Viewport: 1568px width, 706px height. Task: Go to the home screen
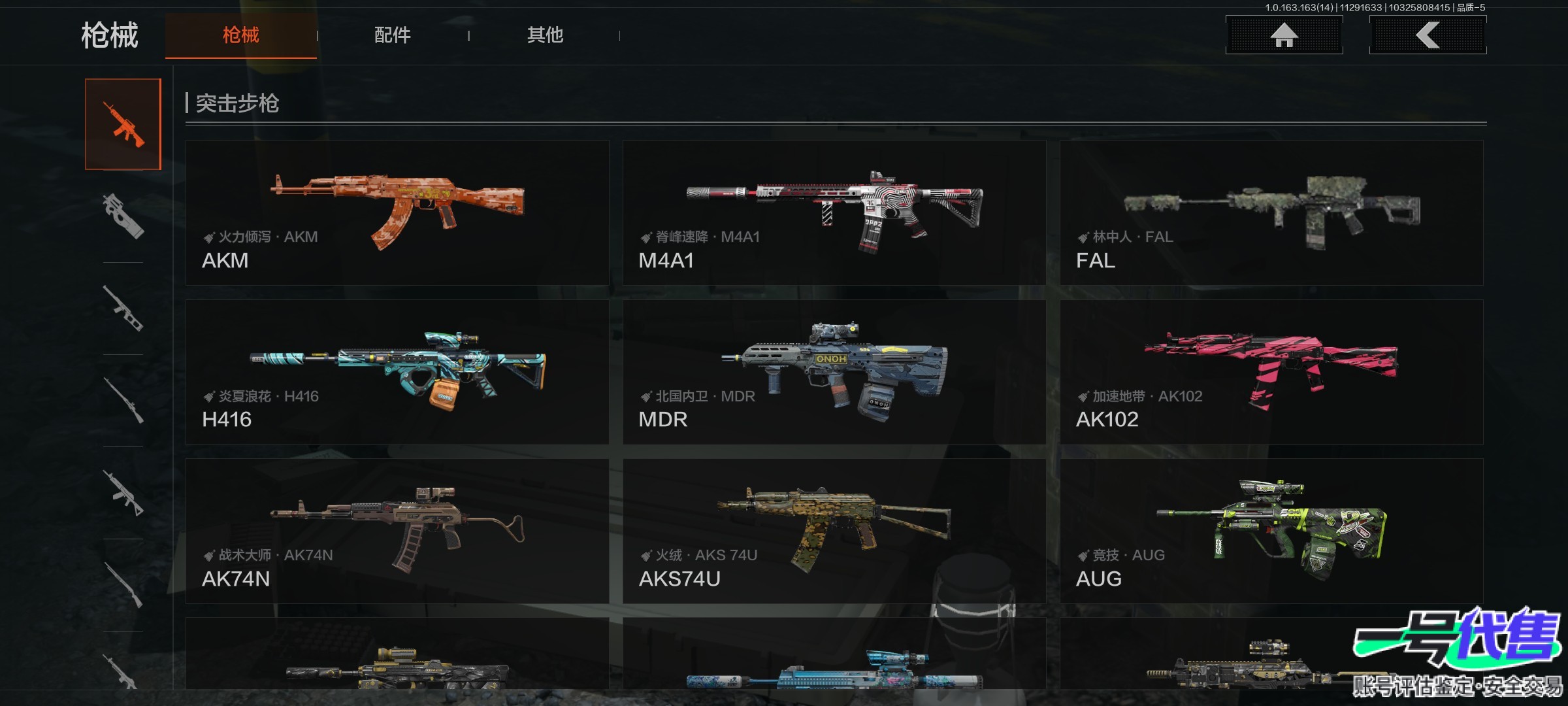pyautogui.click(x=1284, y=35)
